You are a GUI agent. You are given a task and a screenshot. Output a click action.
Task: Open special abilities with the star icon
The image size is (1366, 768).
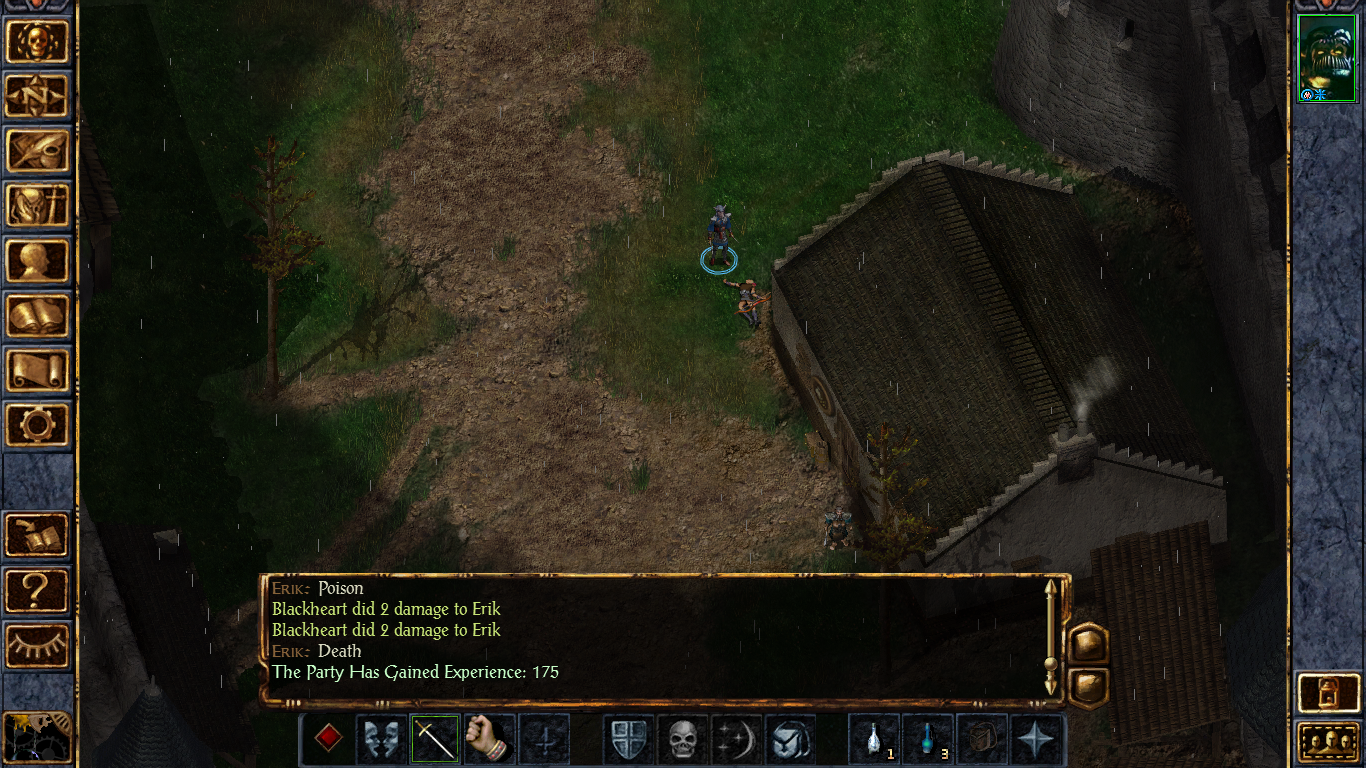tap(1035, 740)
